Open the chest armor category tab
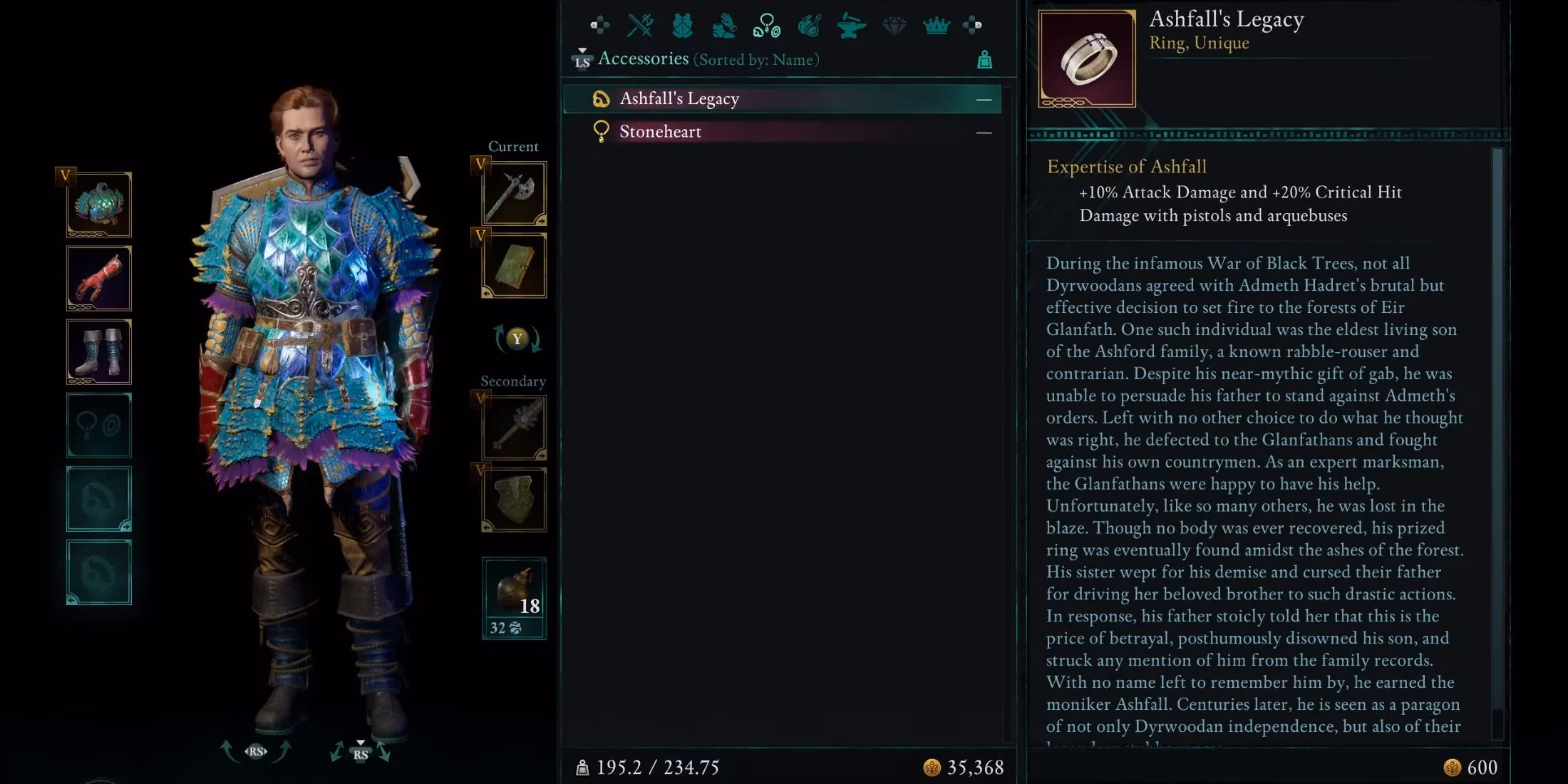1568x784 pixels. (682, 26)
